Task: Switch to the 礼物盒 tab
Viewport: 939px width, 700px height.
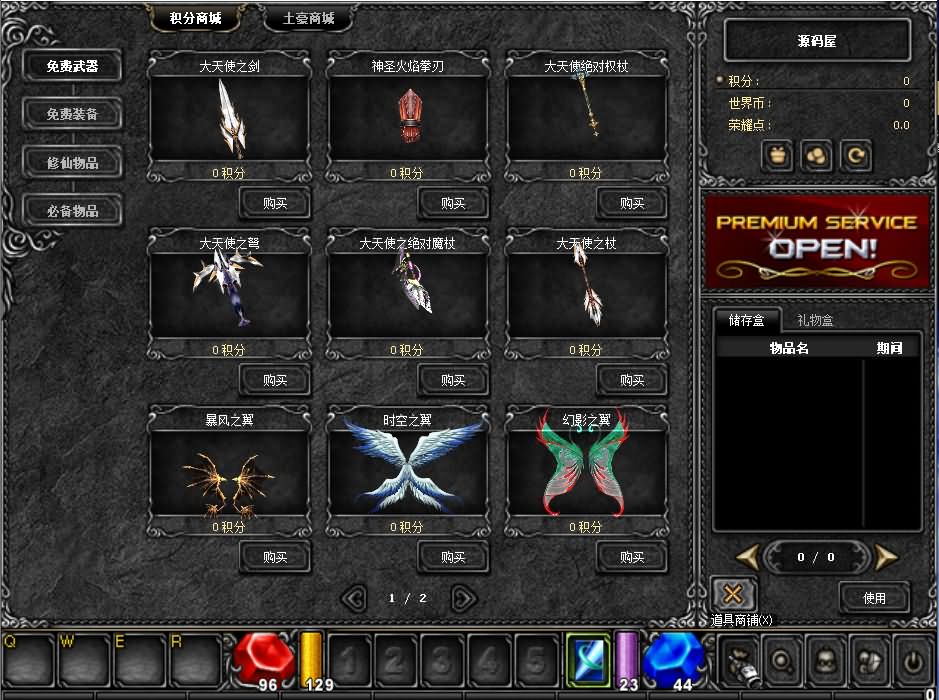Action: point(815,320)
